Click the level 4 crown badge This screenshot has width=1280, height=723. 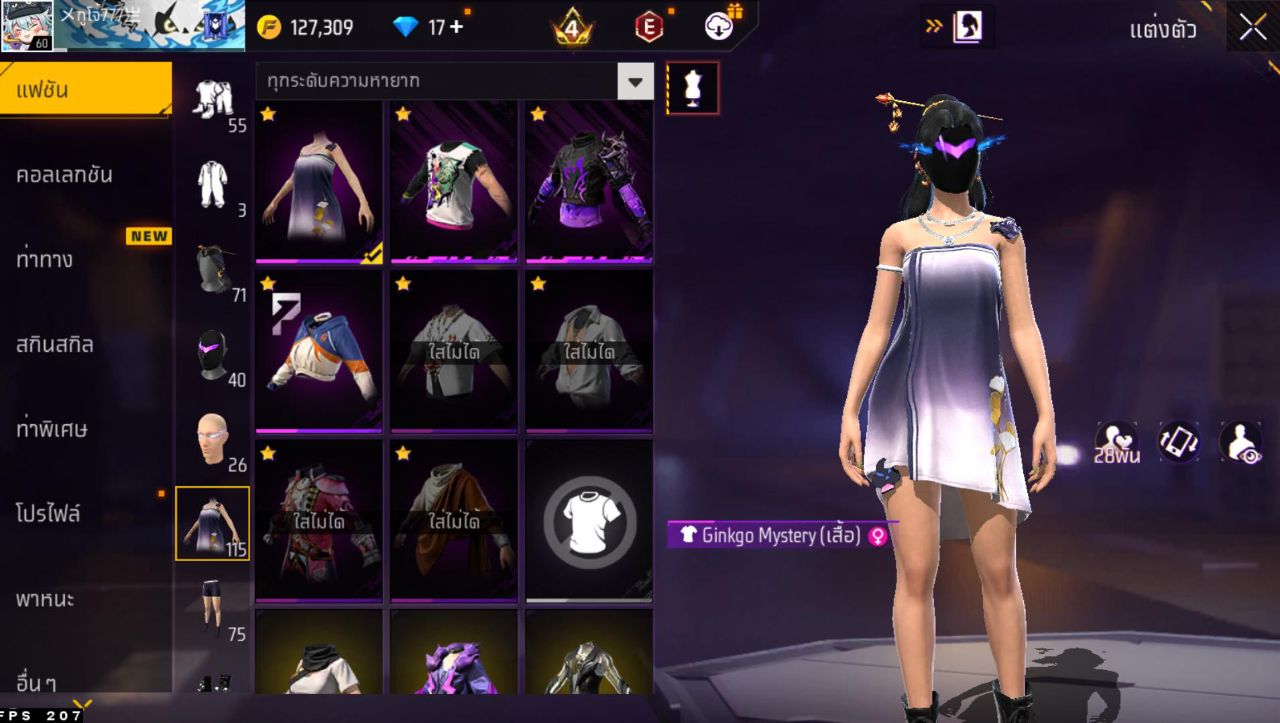570,27
